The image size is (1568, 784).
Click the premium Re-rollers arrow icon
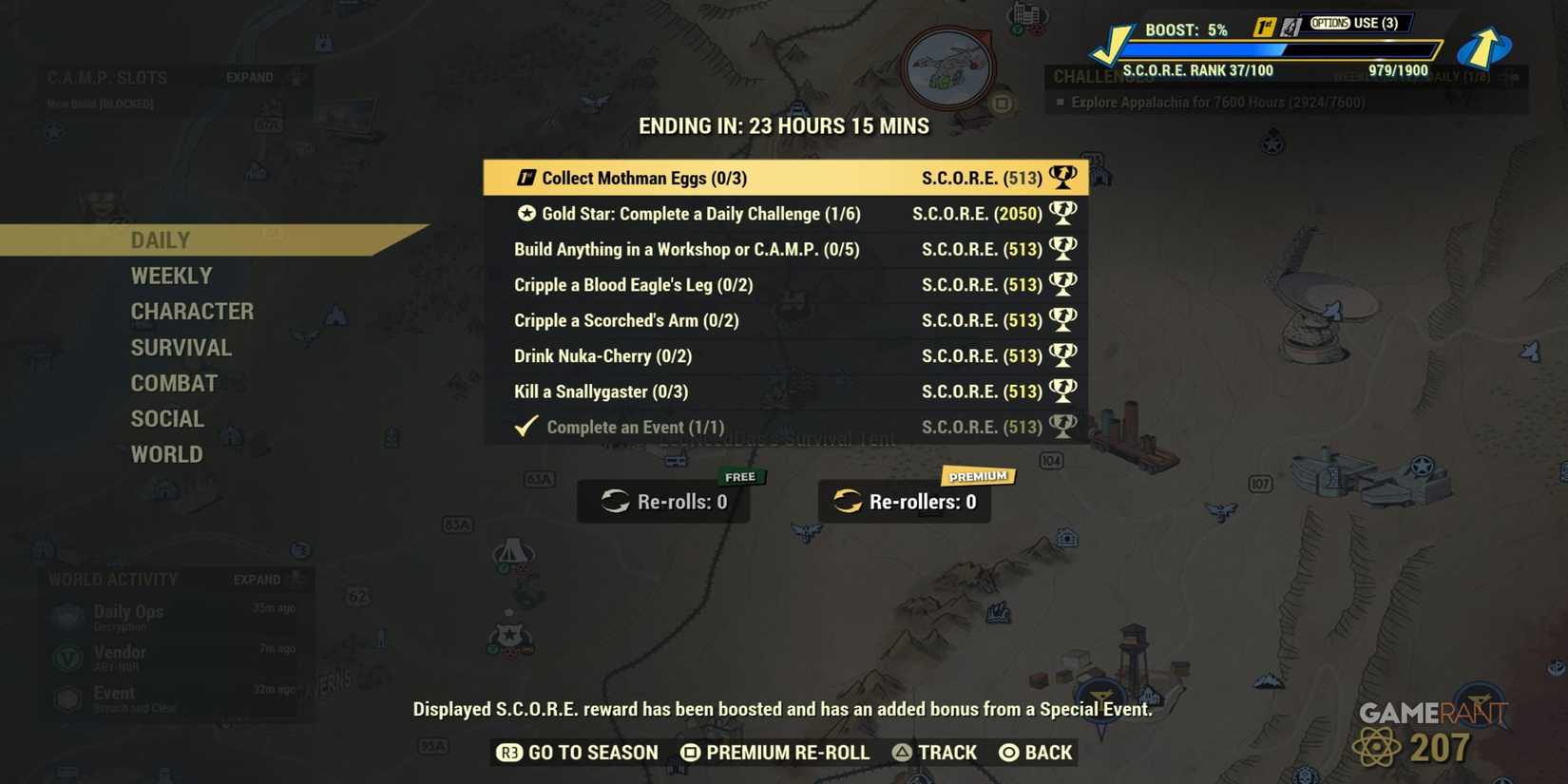pyautogui.click(x=846, y=502)
